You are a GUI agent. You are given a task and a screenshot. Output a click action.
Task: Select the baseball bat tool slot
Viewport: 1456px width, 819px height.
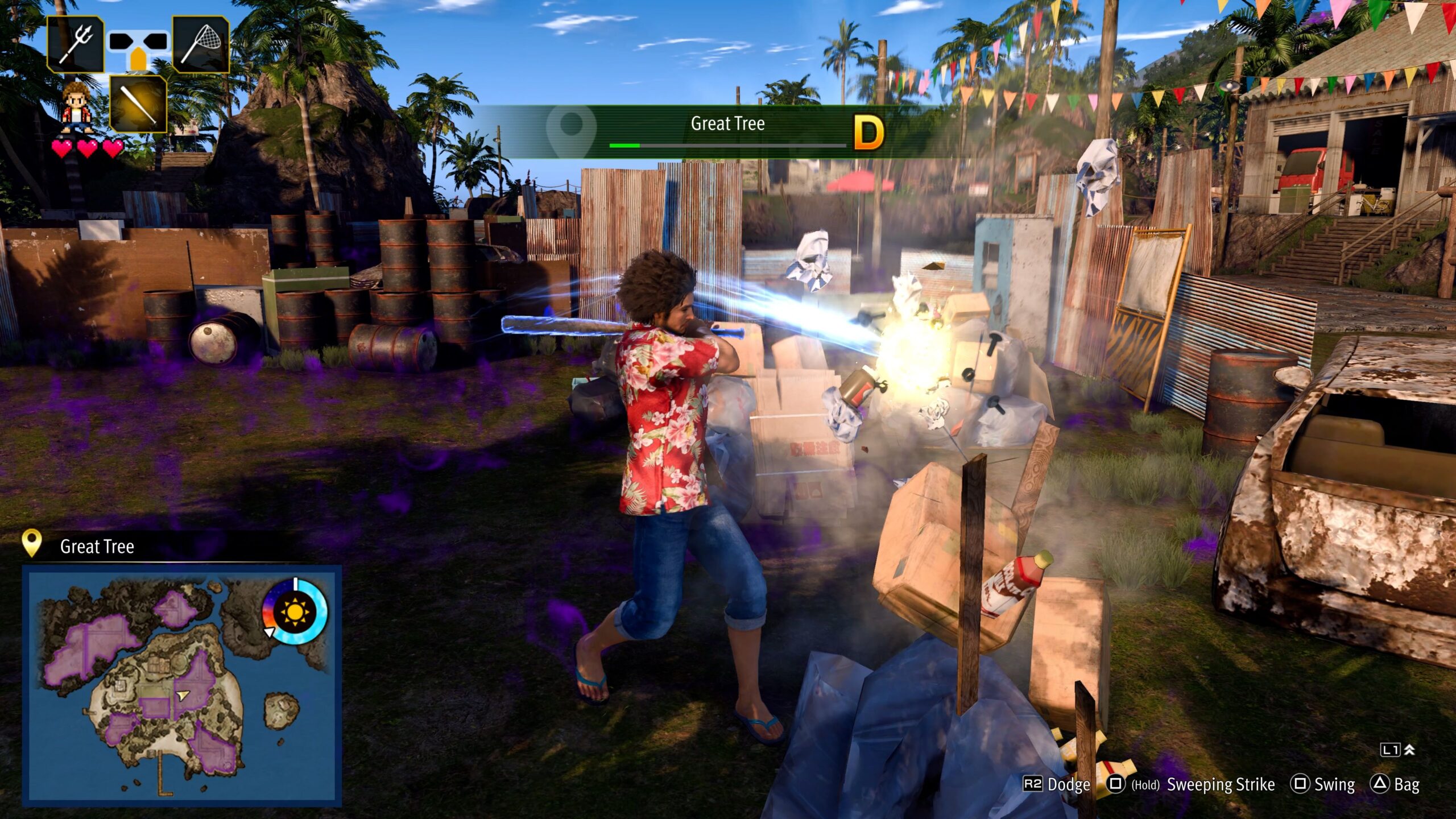pos(138,104)
